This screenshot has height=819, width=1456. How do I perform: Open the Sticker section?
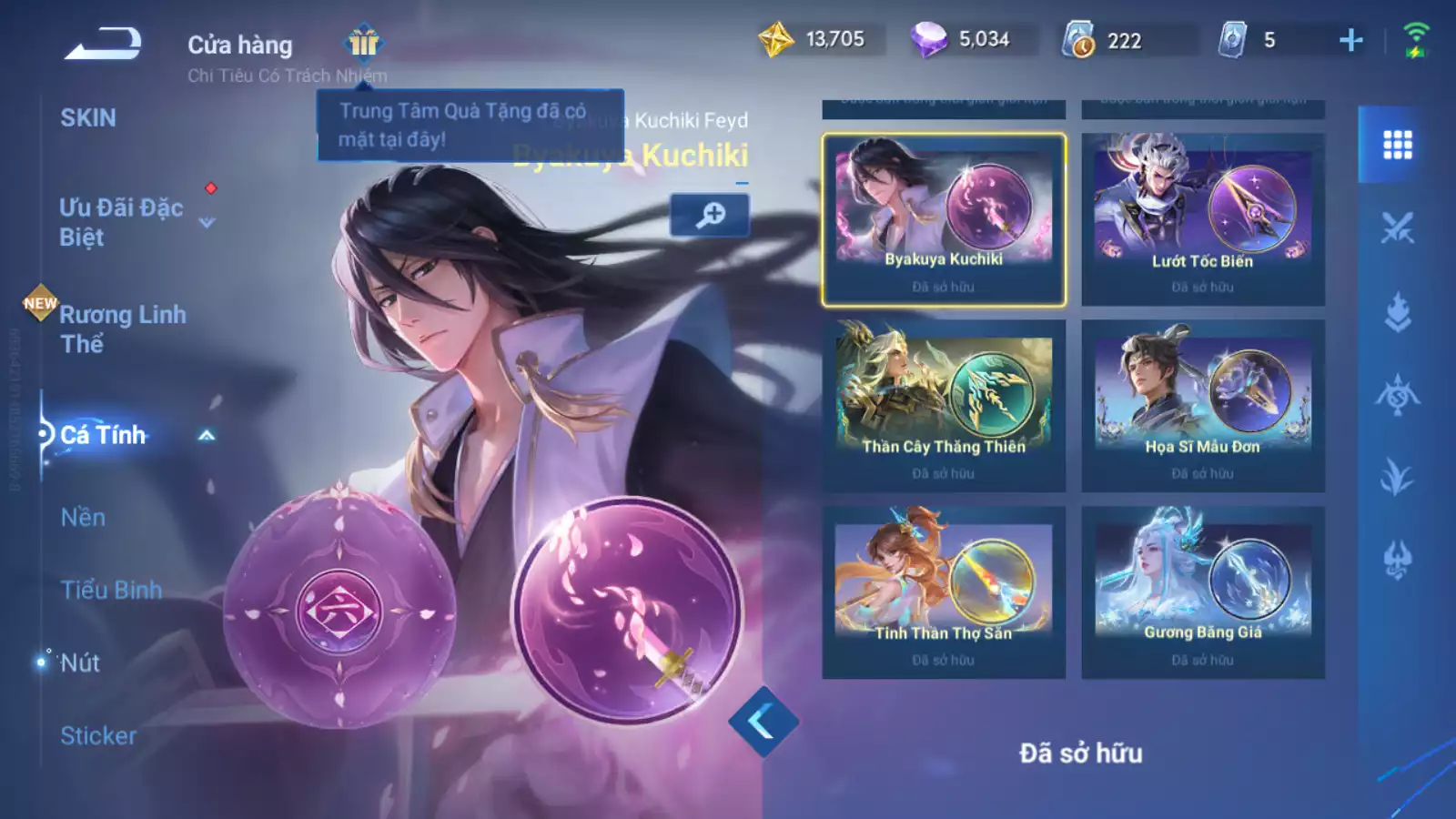click(100, 735)
